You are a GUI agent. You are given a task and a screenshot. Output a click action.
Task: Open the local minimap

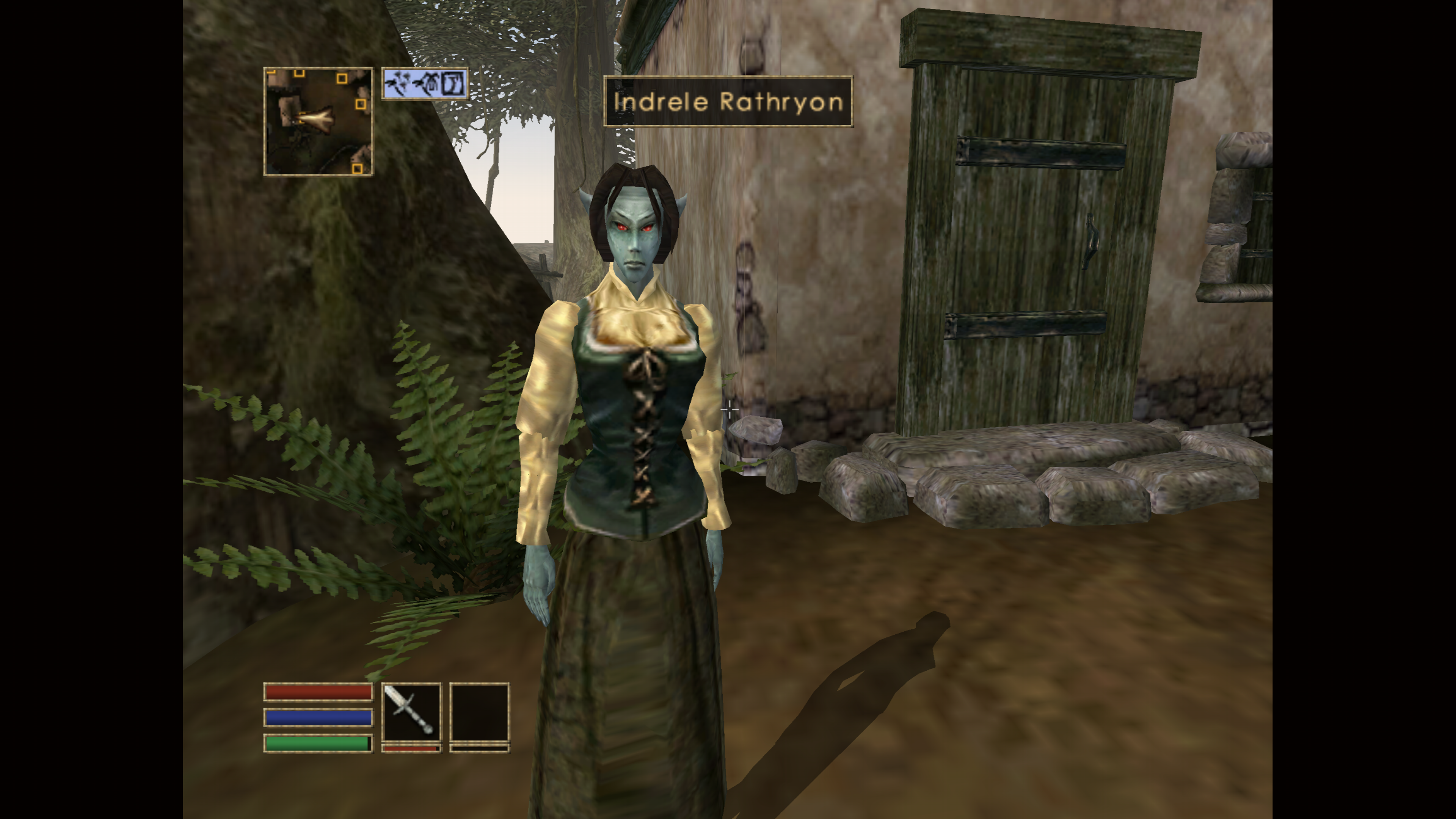click(318, 121)
